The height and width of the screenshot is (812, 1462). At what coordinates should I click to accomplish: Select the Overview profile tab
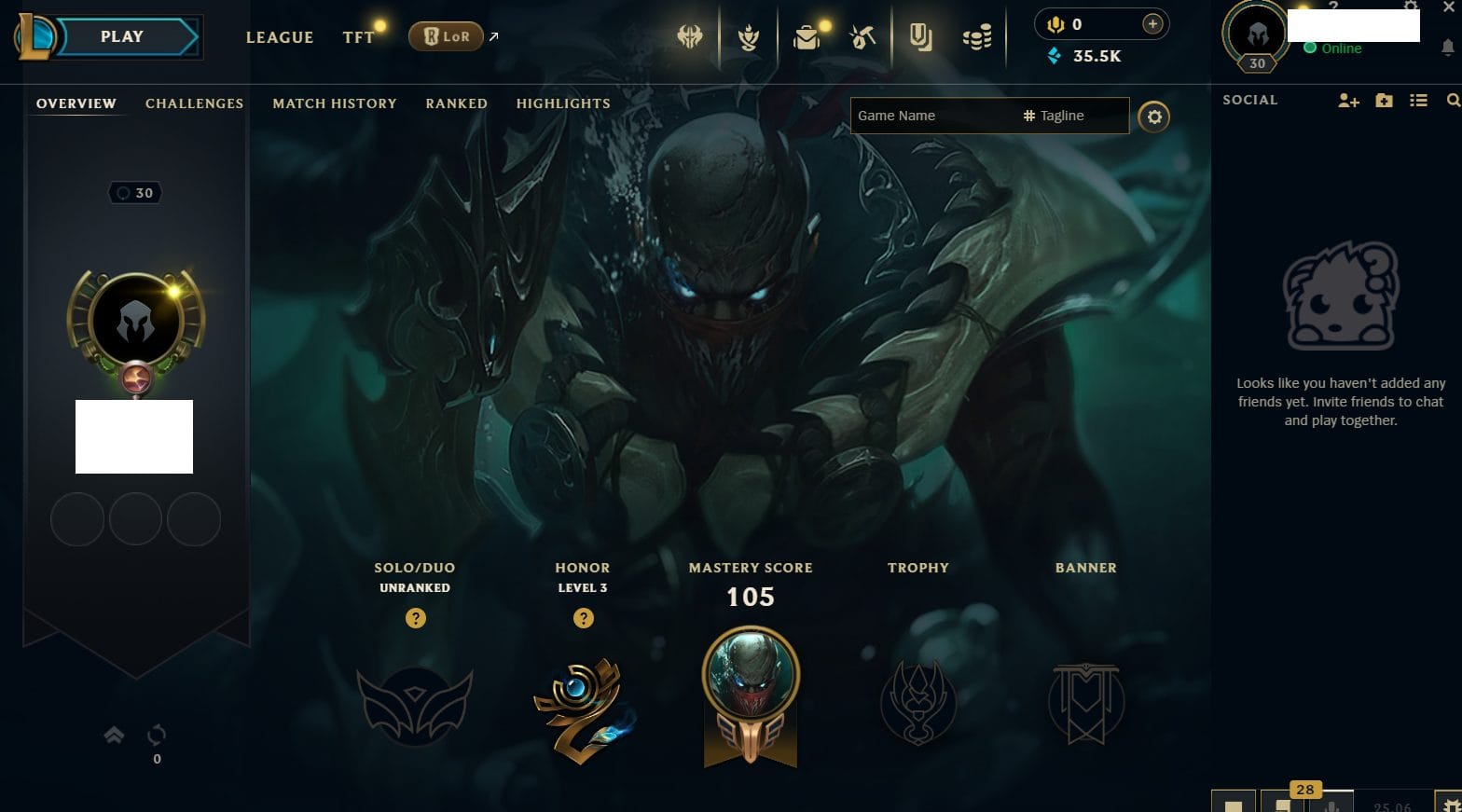pos(76,103)
